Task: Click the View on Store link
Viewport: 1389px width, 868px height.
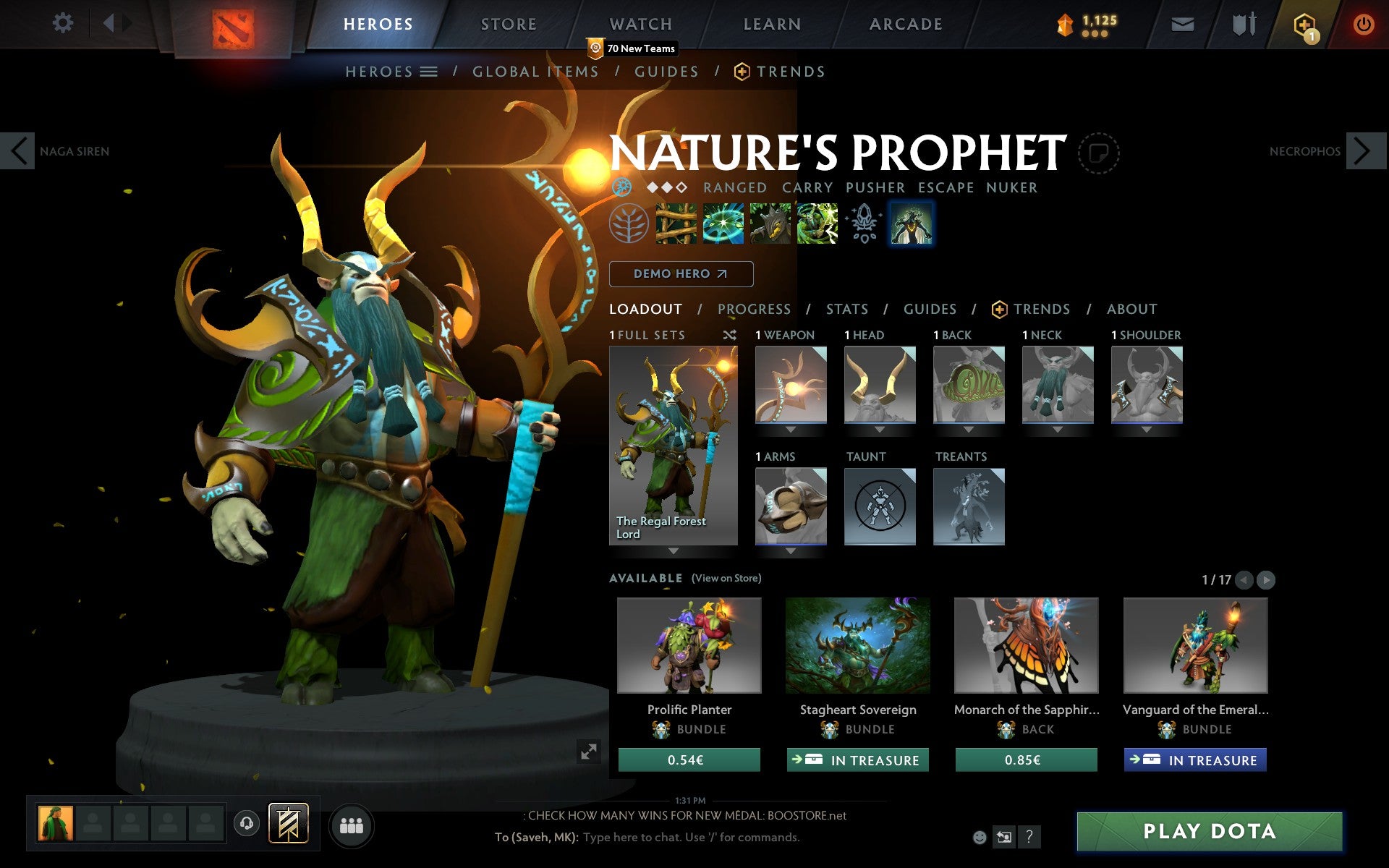Action: click(726, 578)
